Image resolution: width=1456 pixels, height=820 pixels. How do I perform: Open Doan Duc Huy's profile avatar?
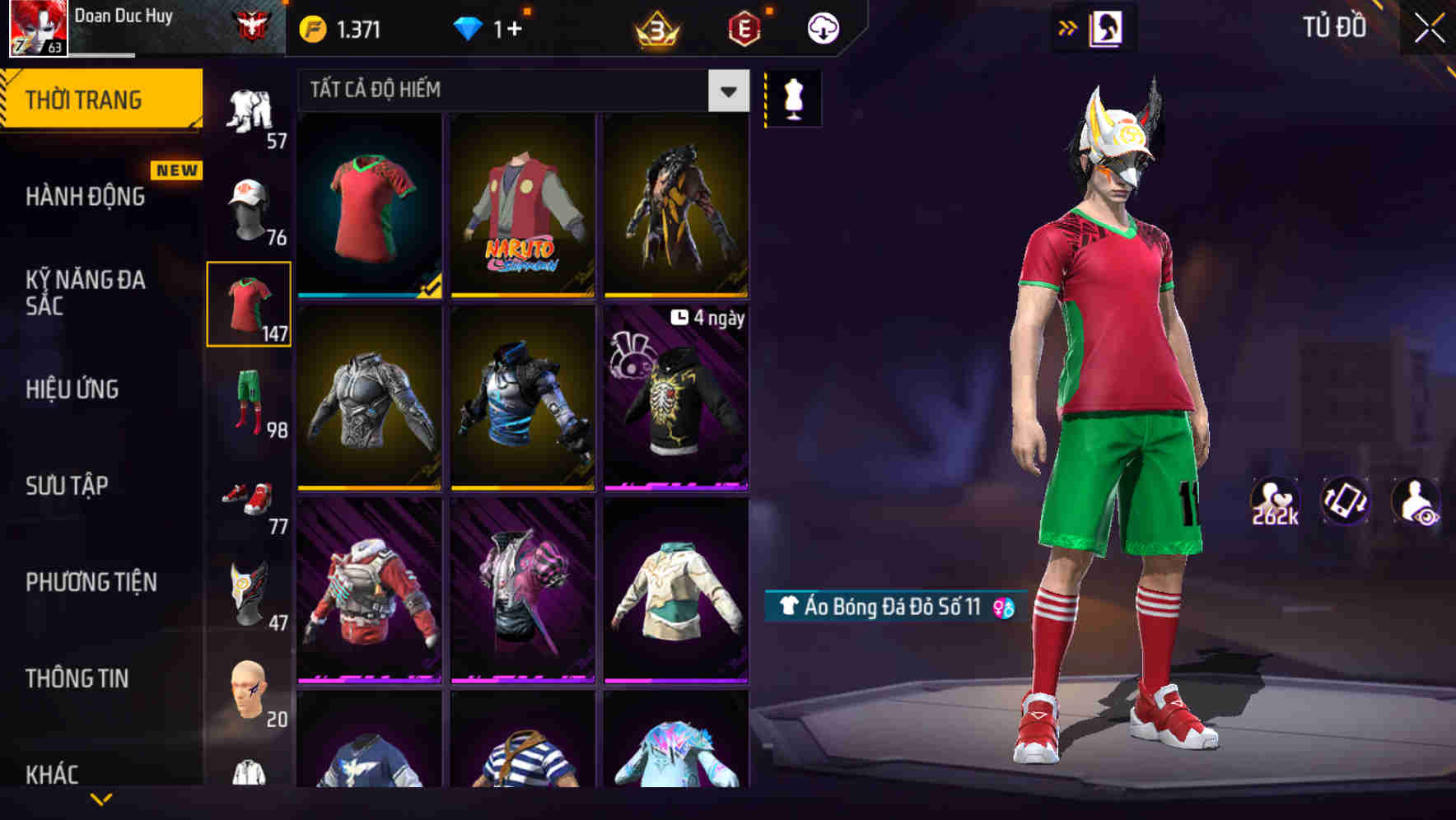37,26
